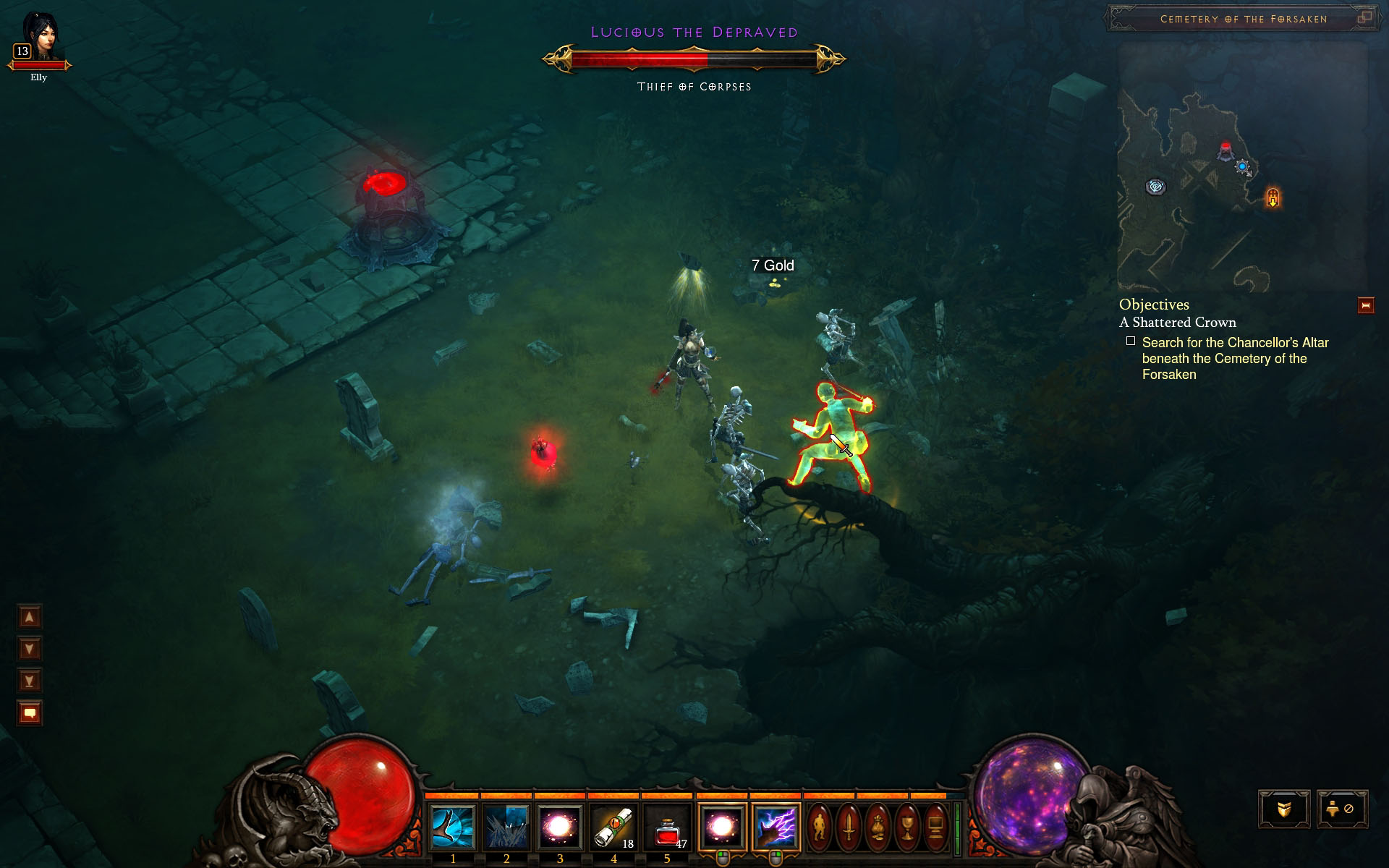The height and width of the screenshot is (868, 1389).
Task: Jump chat to bottom with the underlined arrow
Action: [x=30, y=681]
